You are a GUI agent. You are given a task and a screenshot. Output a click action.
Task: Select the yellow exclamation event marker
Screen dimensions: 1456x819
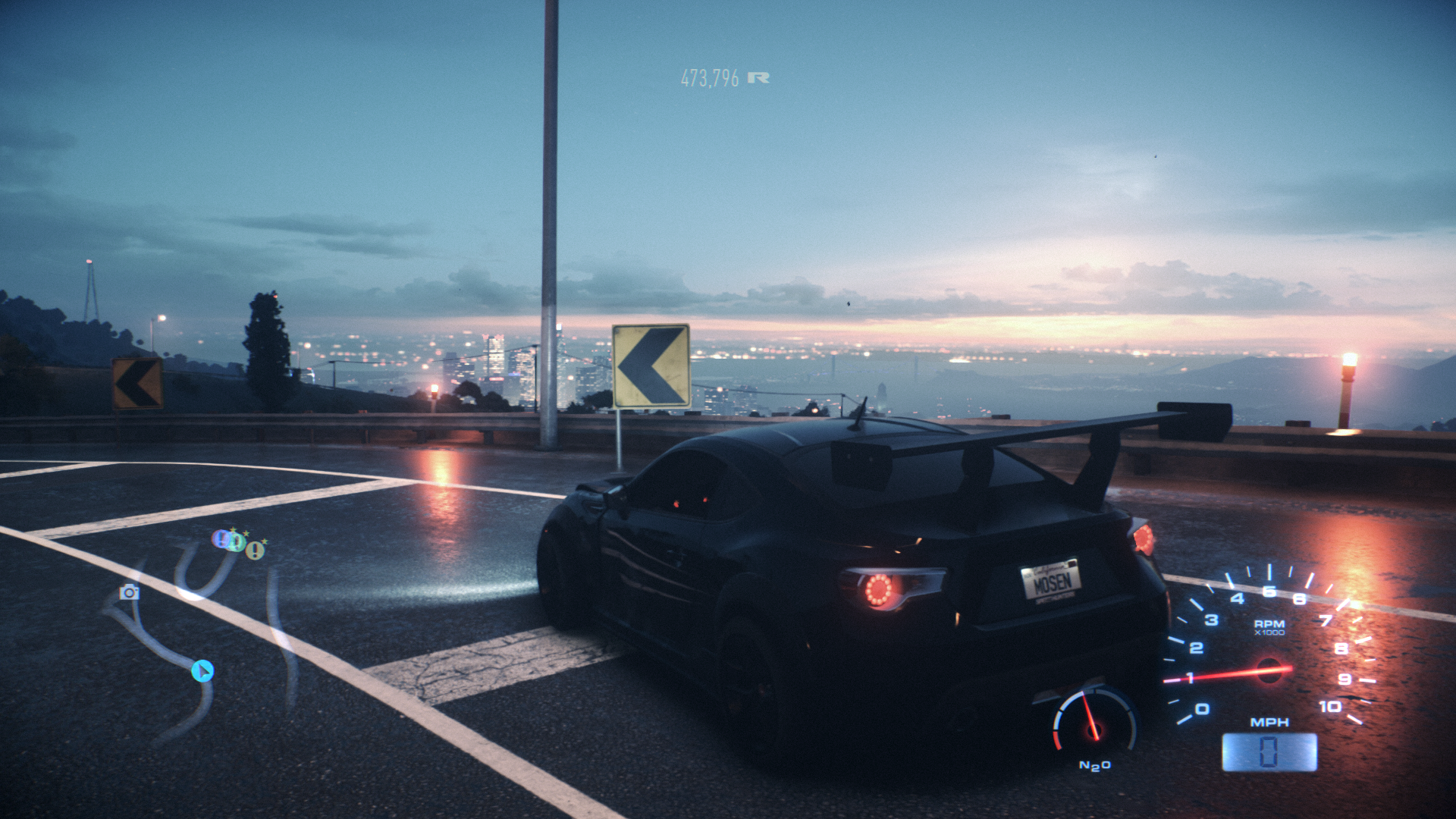click(x=256, y=550)
